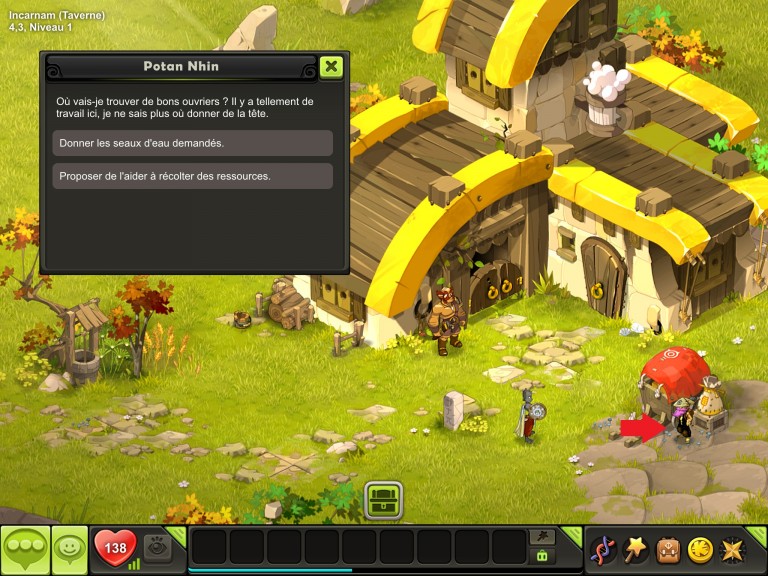Image resolution: width=768 pixels, height=576 pixels.
Task: Choose "Donner les seaux d'eau demandés" reply
Action: pos(192,143)
